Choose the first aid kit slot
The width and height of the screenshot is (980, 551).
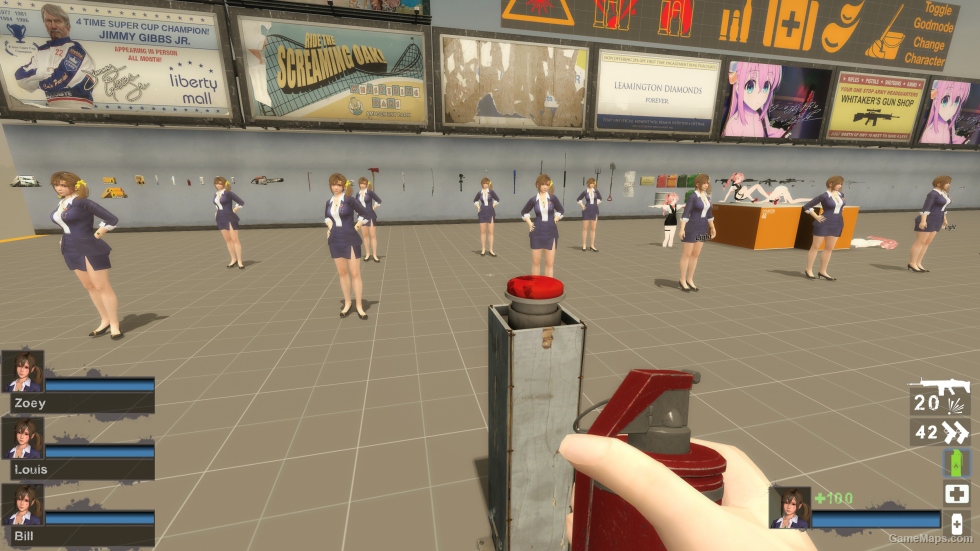(956, 493)
